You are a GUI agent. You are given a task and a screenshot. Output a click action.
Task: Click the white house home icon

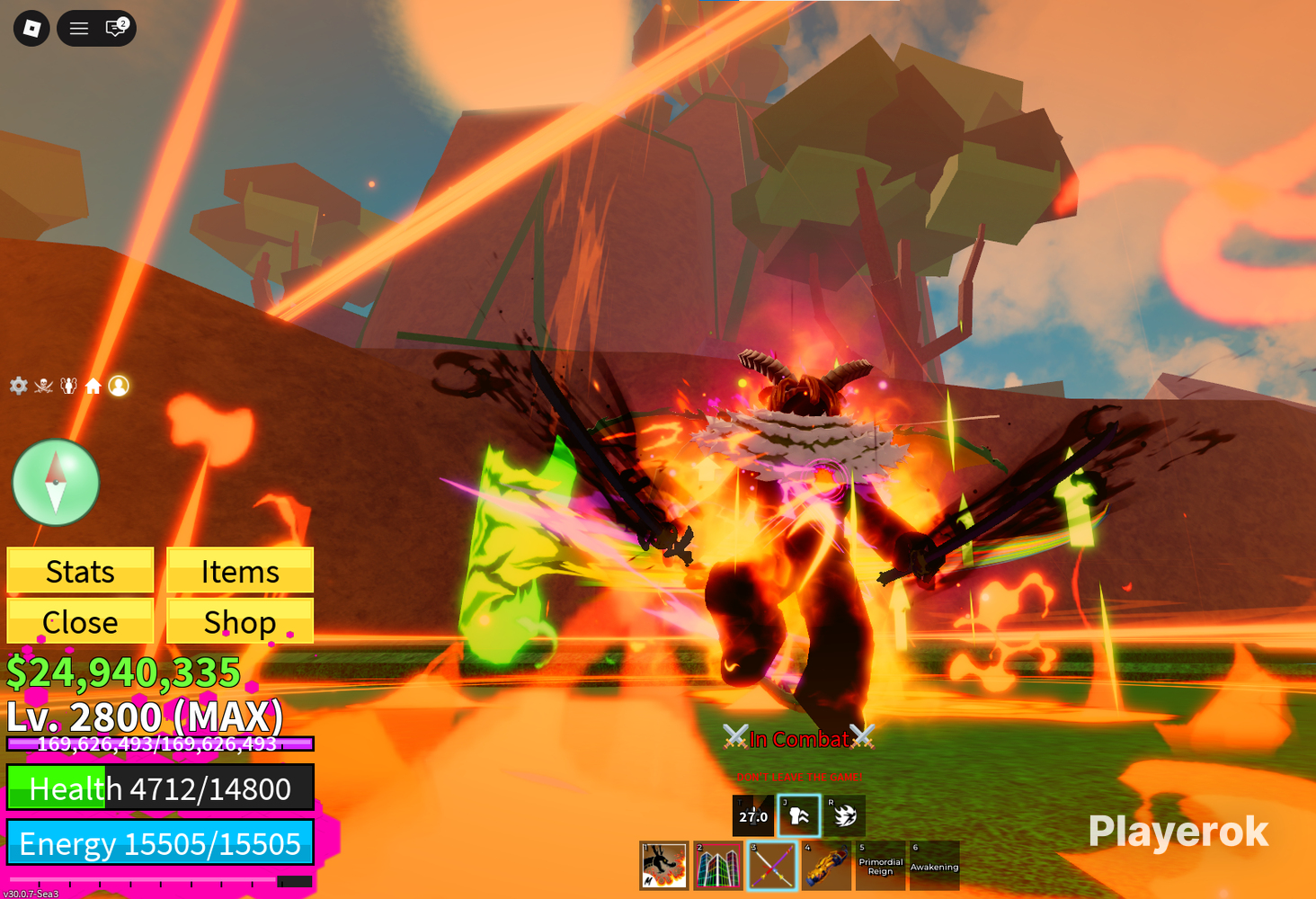tap(93, 386)
